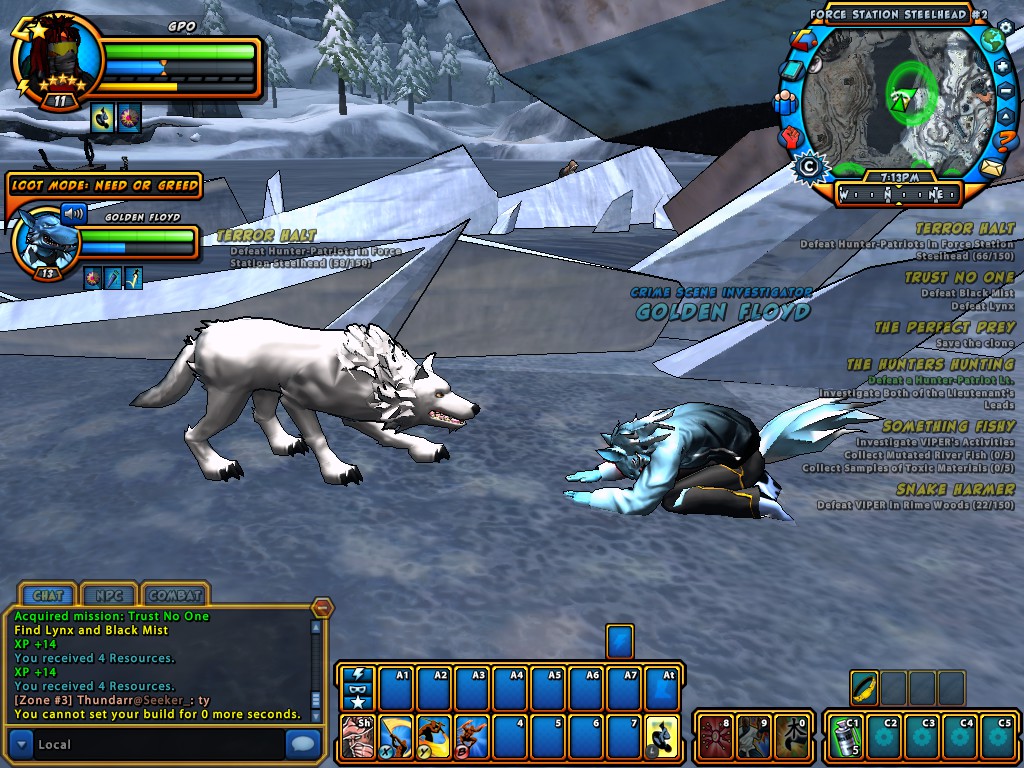Image resolution: width=1024 pixels, height=768 pixels.
Task: Switch to the NPC chat tab
Action: [x=109, y=595]
